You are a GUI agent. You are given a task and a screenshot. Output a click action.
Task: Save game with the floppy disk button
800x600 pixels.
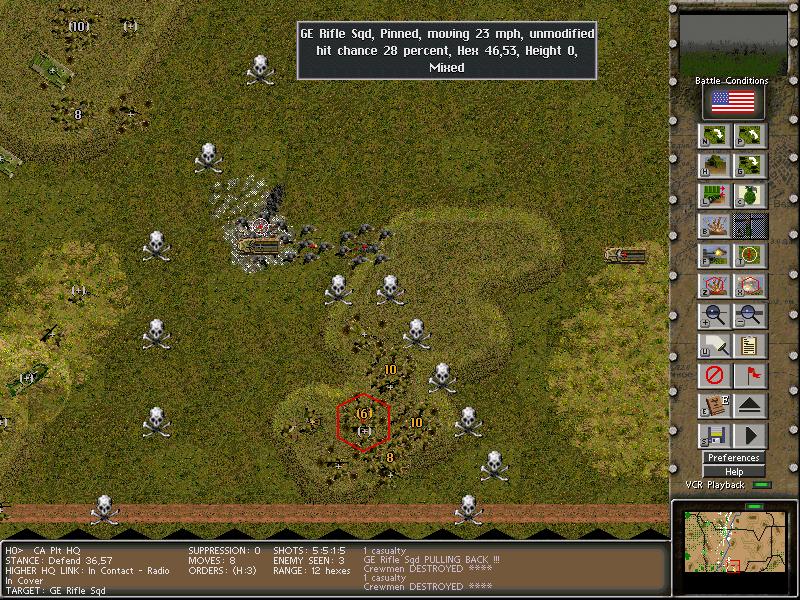715,436
